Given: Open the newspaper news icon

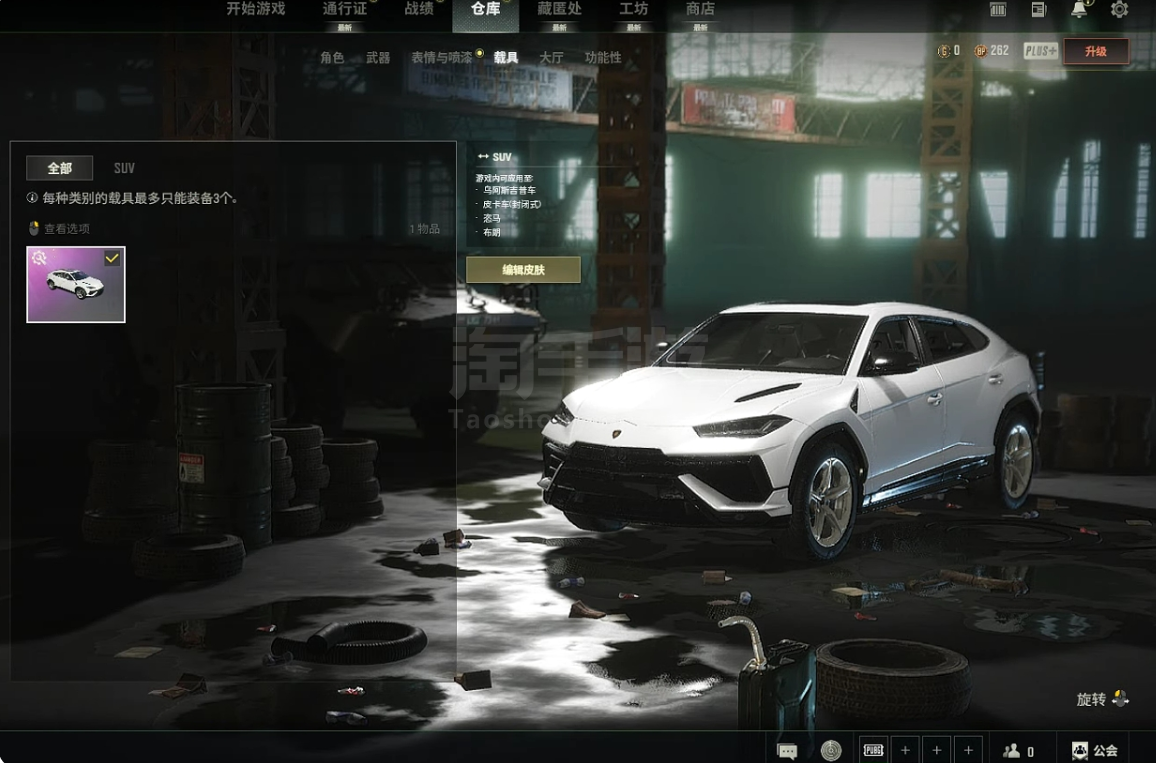Looking at the screenshot, I should click(1039, 10).
